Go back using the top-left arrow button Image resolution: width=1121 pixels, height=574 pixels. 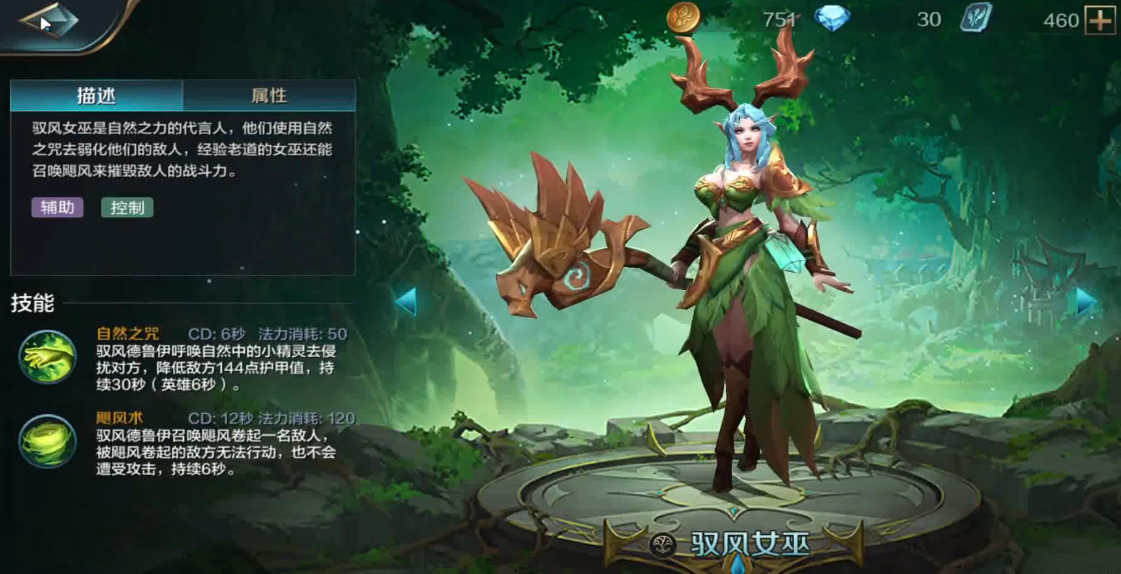point(48,21)
